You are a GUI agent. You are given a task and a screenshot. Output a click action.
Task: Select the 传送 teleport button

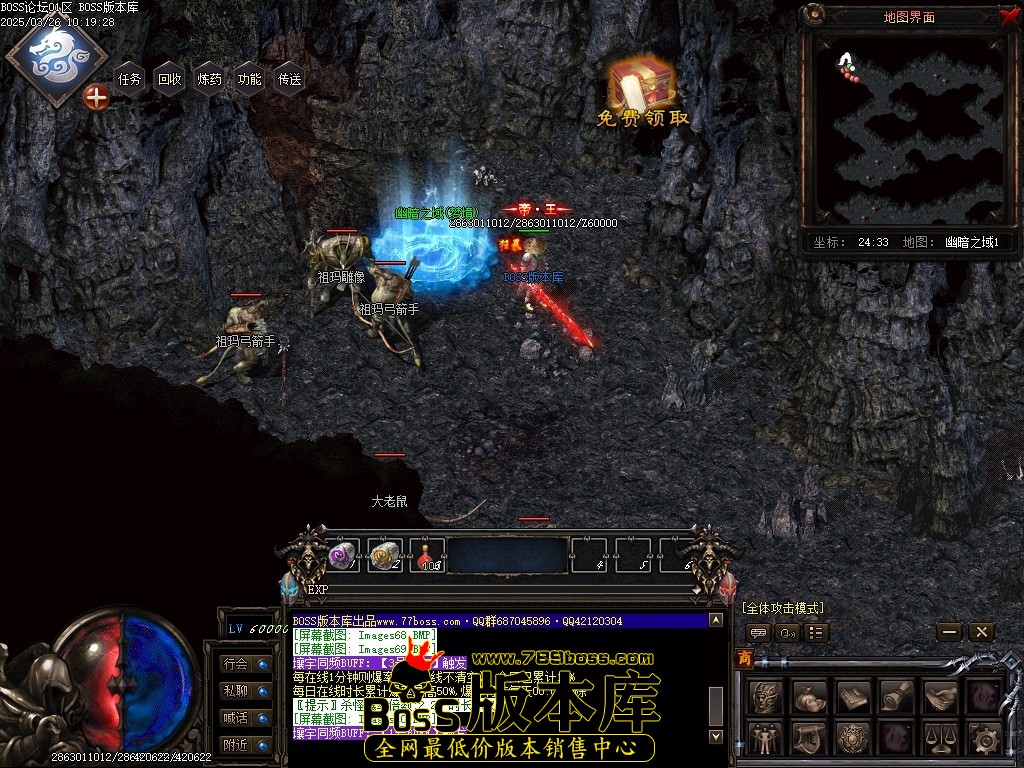pyautogui.click(x=290, y=79)
